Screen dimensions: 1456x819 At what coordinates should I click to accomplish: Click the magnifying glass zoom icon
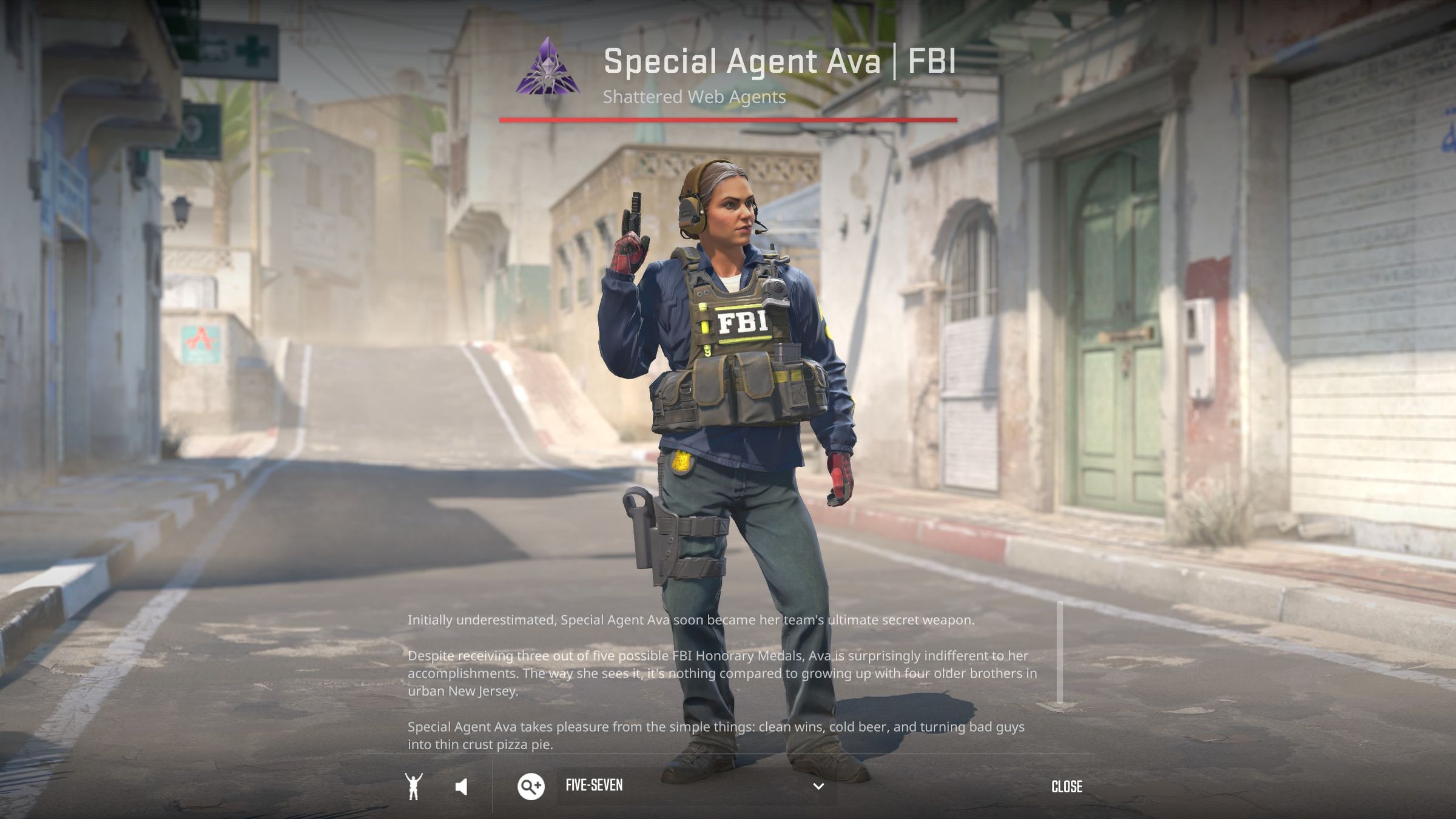(x=530, y=786)
